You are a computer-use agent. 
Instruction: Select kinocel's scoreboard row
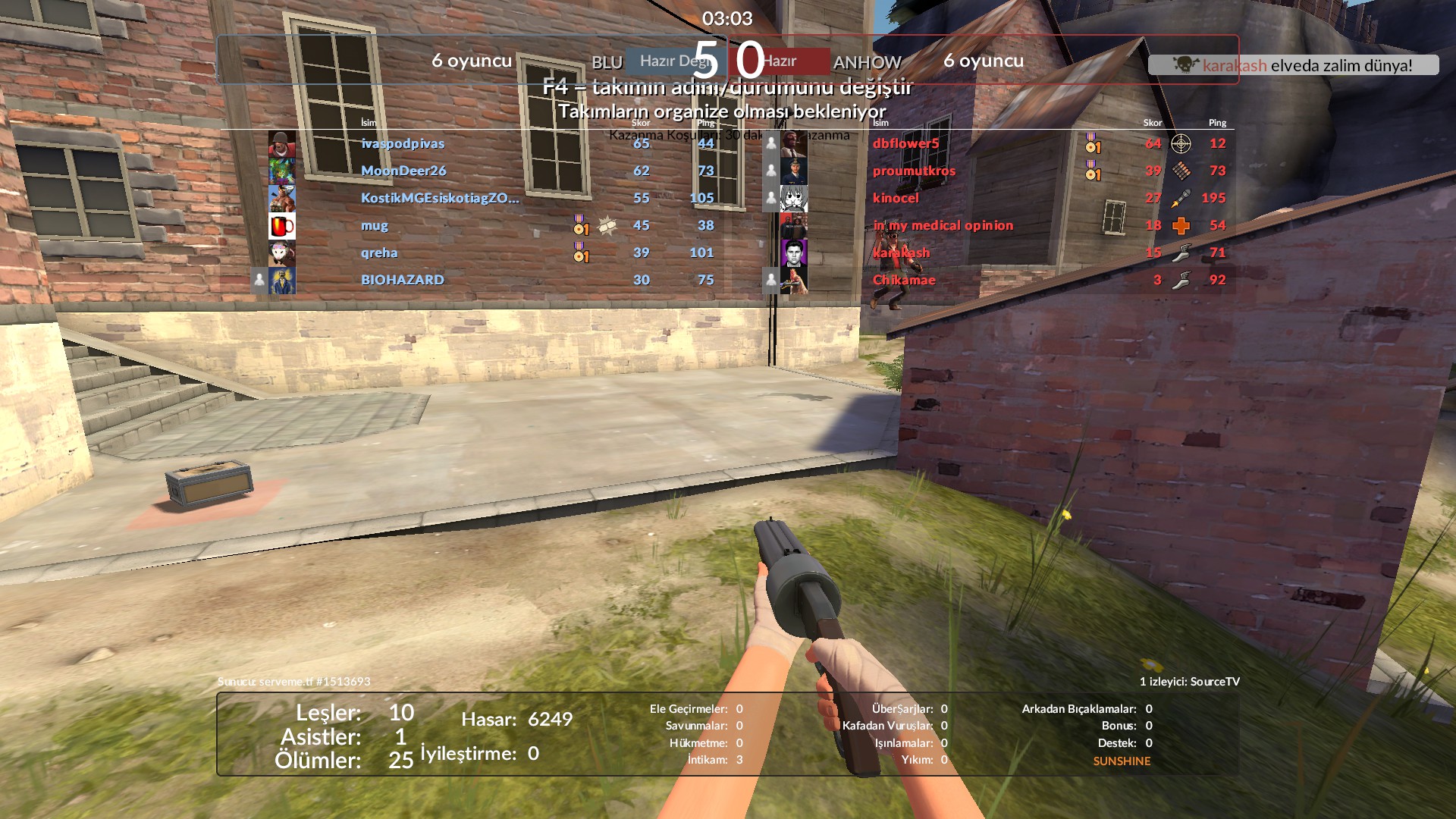pos(896,198)
